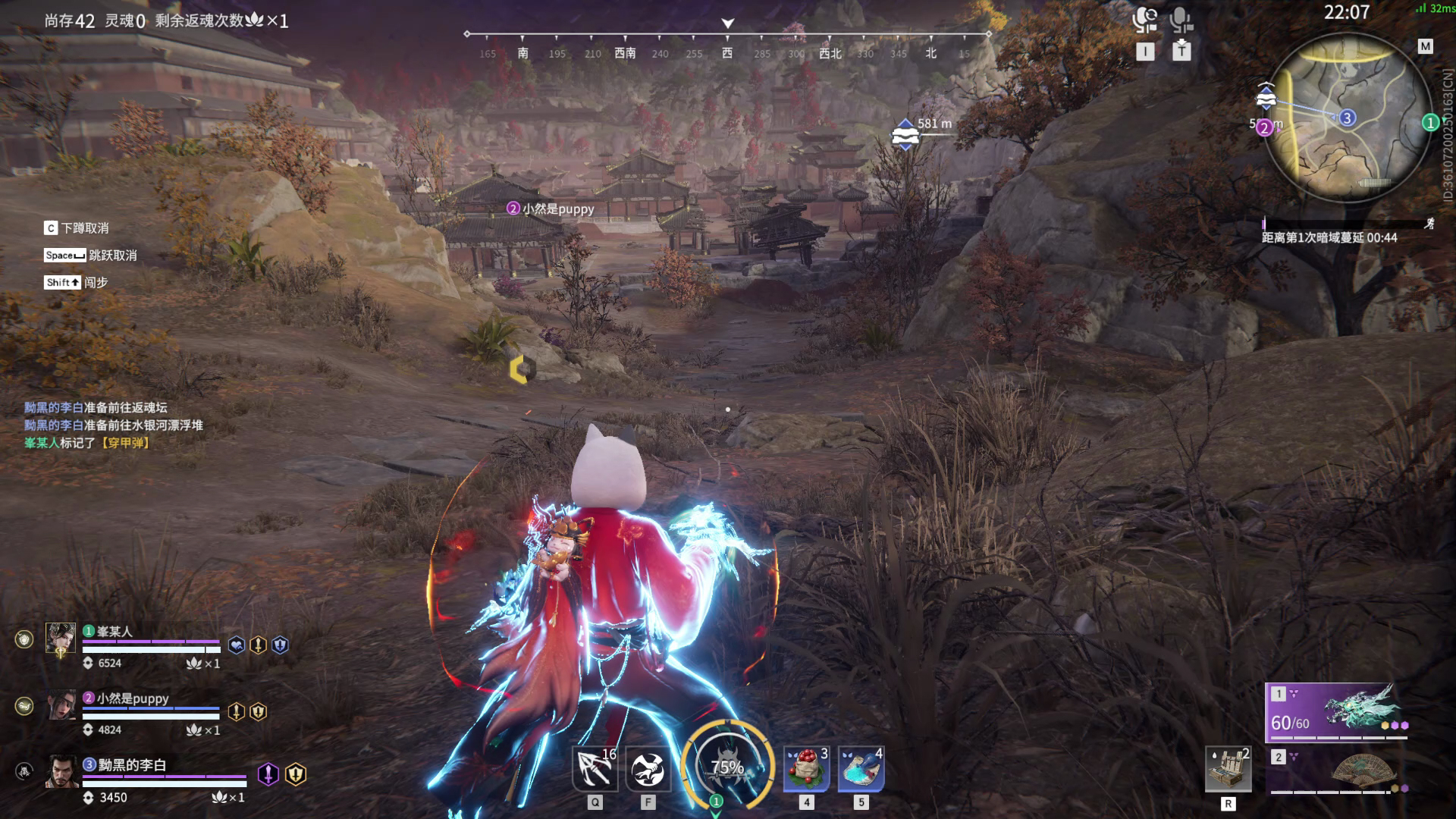Select teammate 峯某人 portrait
This screenshot has width=1456, height=819.
61,639
